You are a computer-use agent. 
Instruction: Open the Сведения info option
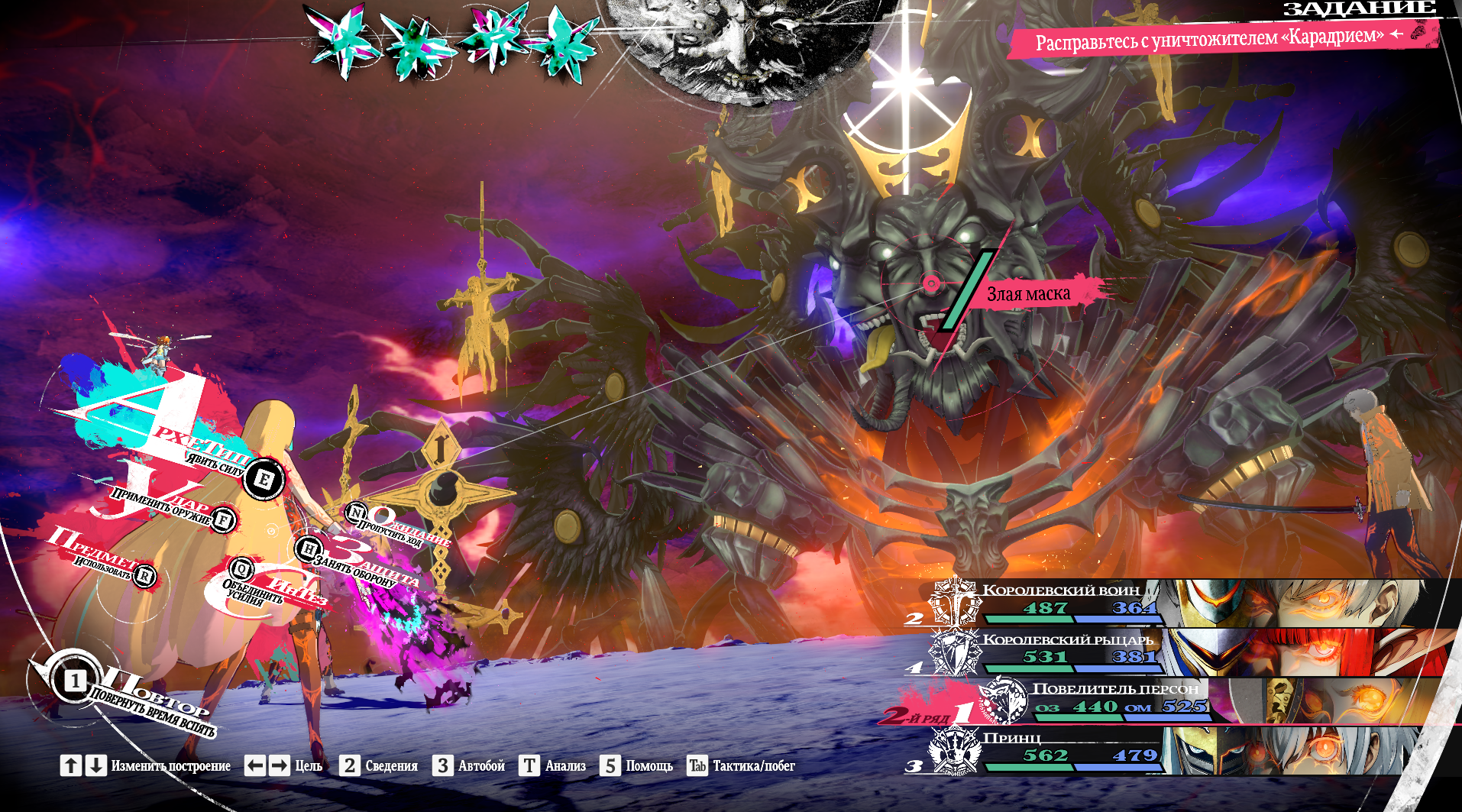[380, 765]
